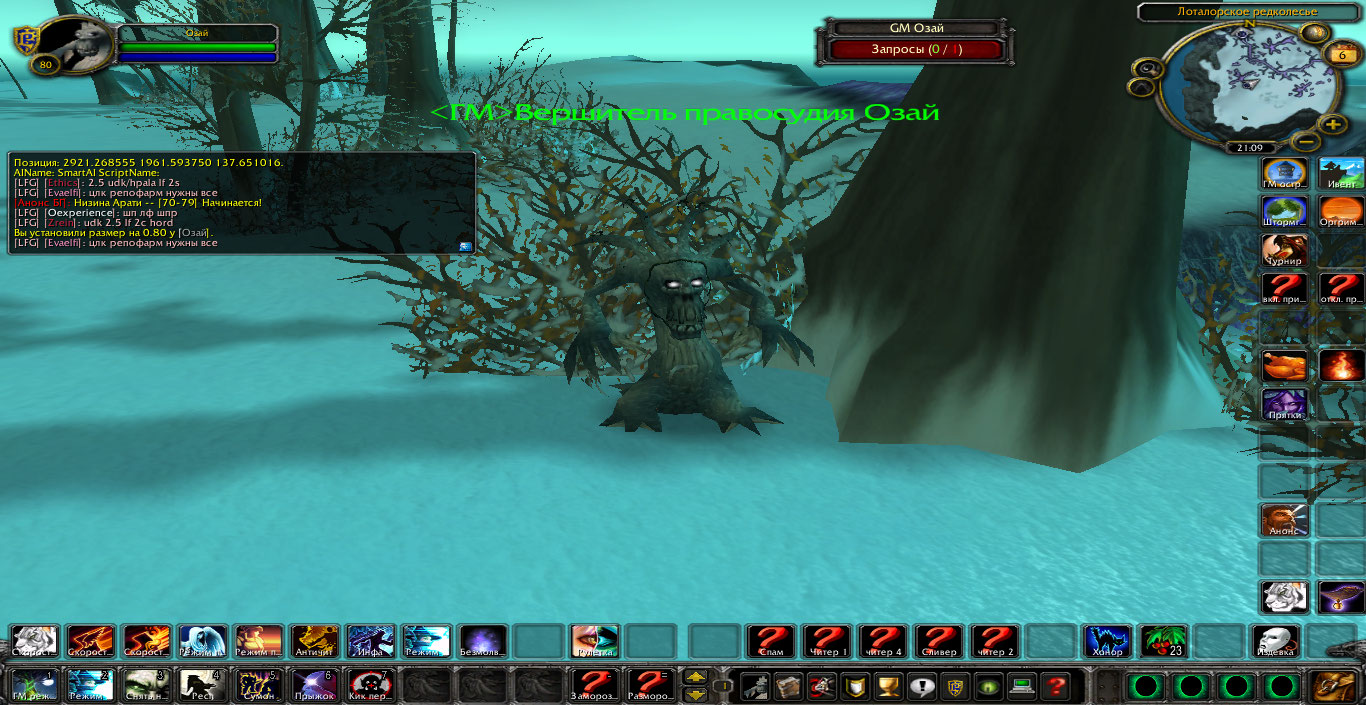Click the minimap zoom-in plus button
Screen dimensions: 1366x705
[x=1333, y=125]
